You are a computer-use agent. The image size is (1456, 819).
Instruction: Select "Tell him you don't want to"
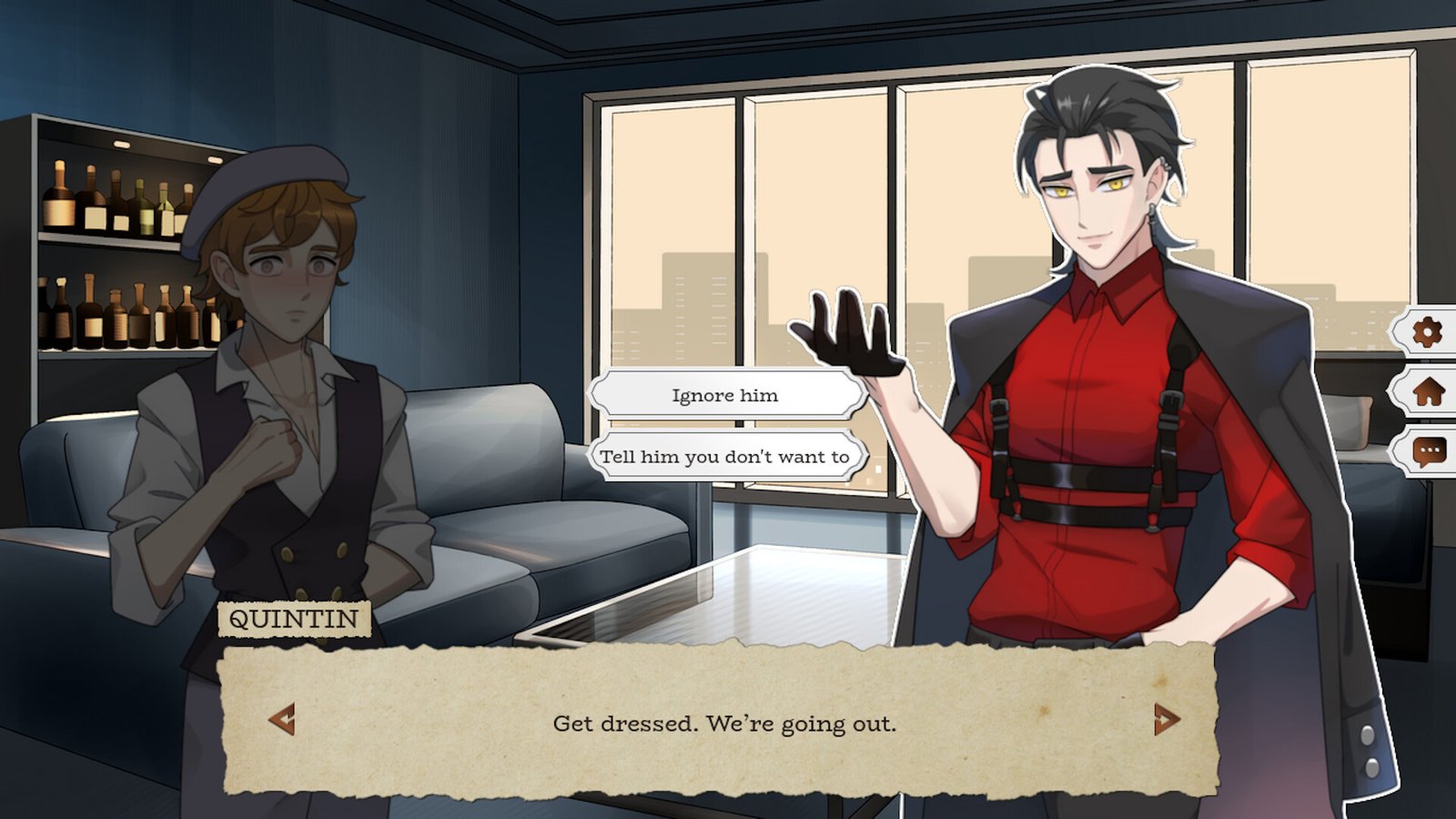725,457
